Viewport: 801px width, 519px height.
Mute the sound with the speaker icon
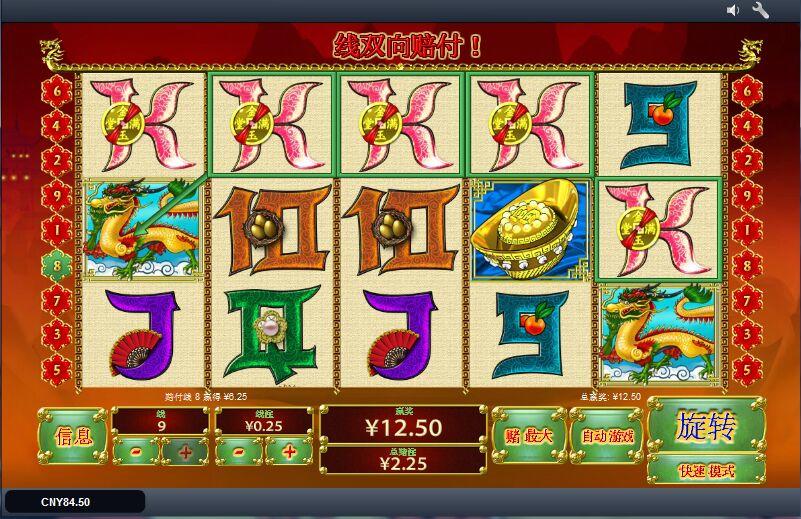click(x=733, y=10)
